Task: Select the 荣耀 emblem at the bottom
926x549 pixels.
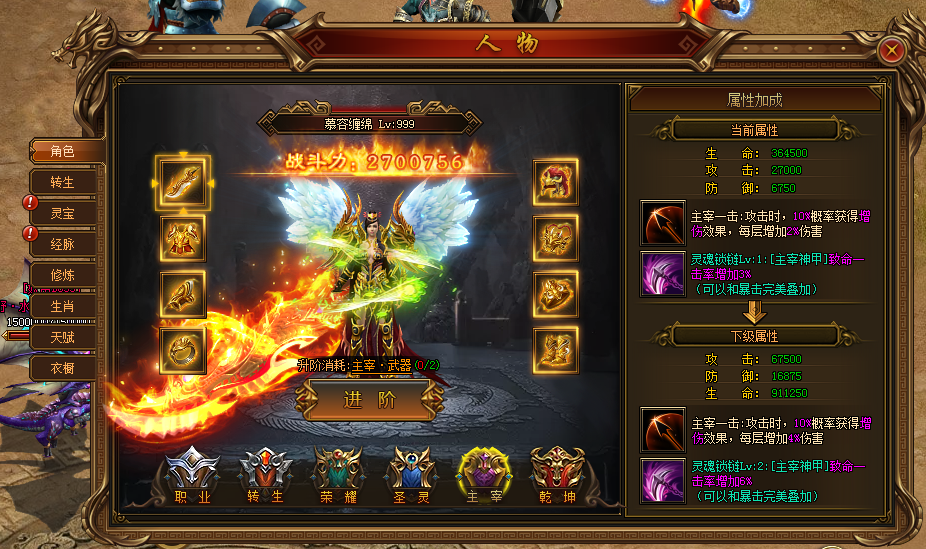Action: pos(338,475)
